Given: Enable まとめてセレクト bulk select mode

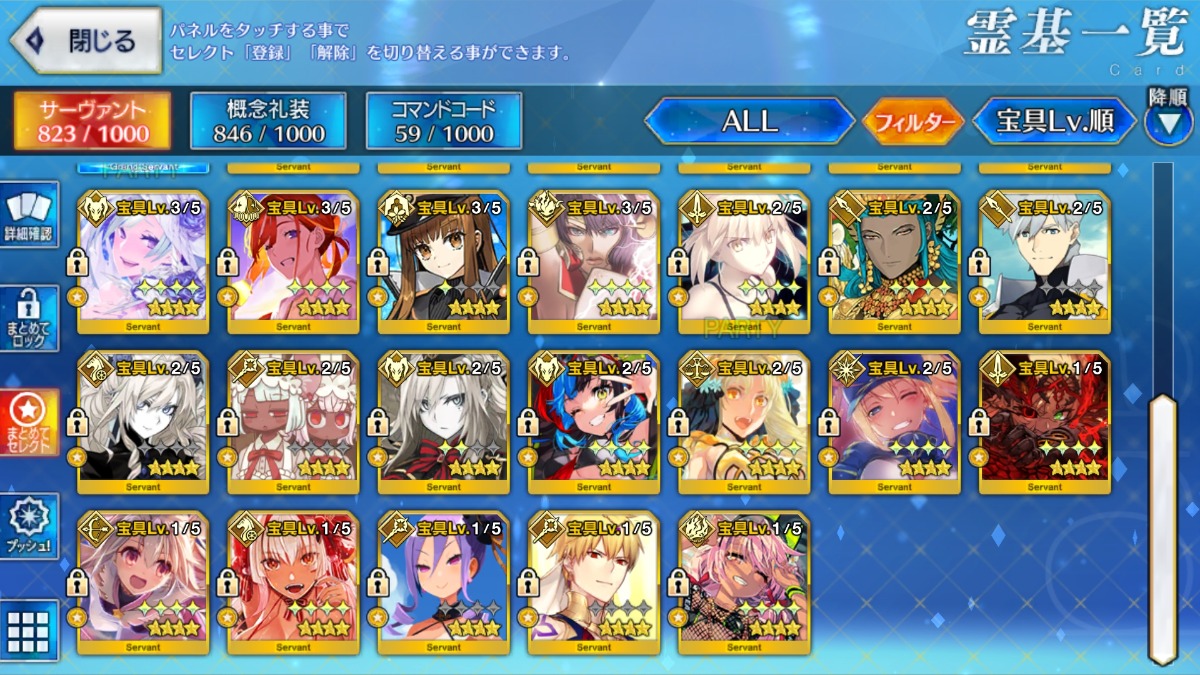Looking at the screenshot, I should (31, 421).
